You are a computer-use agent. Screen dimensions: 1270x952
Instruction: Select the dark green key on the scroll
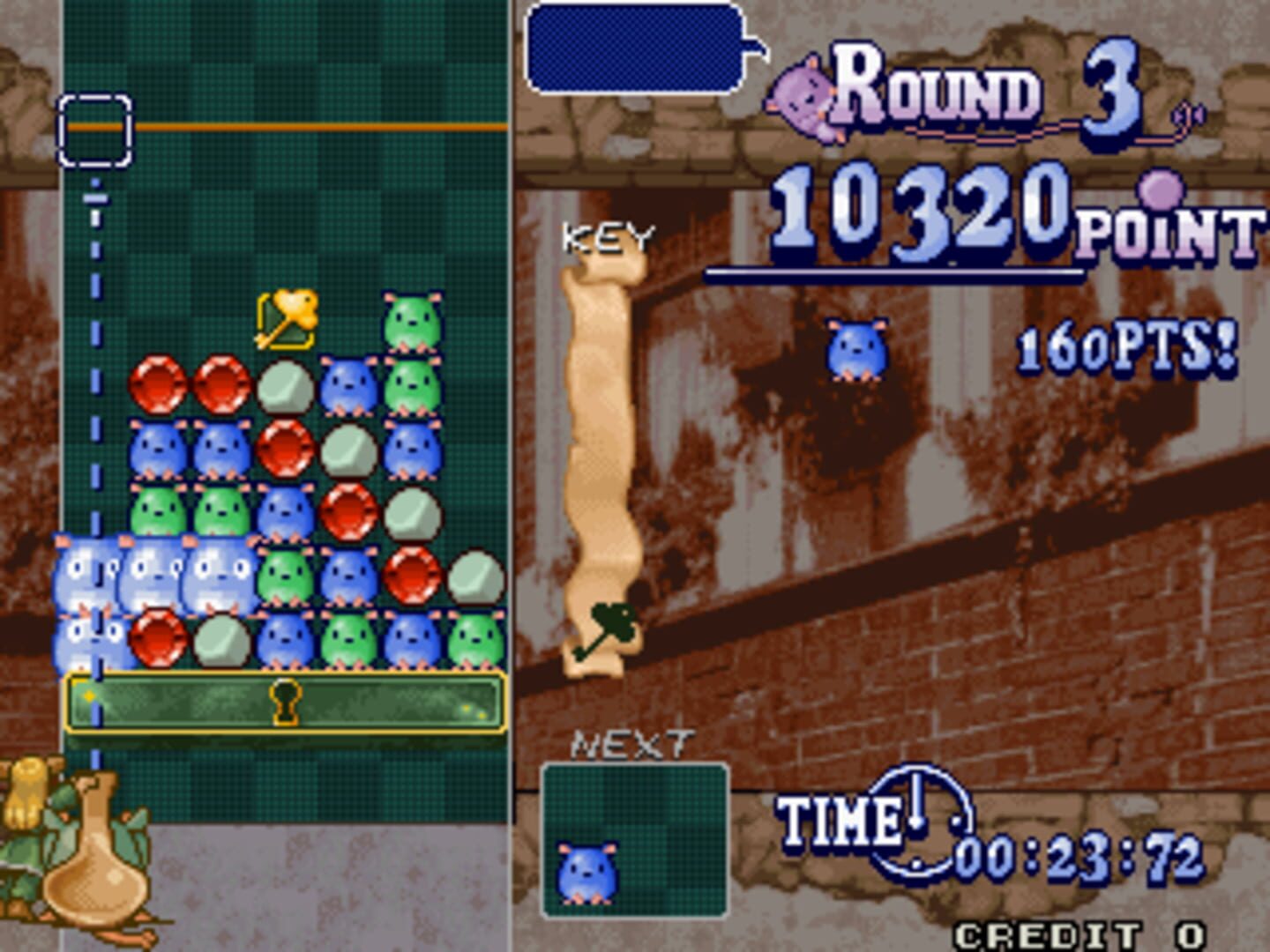606,629
